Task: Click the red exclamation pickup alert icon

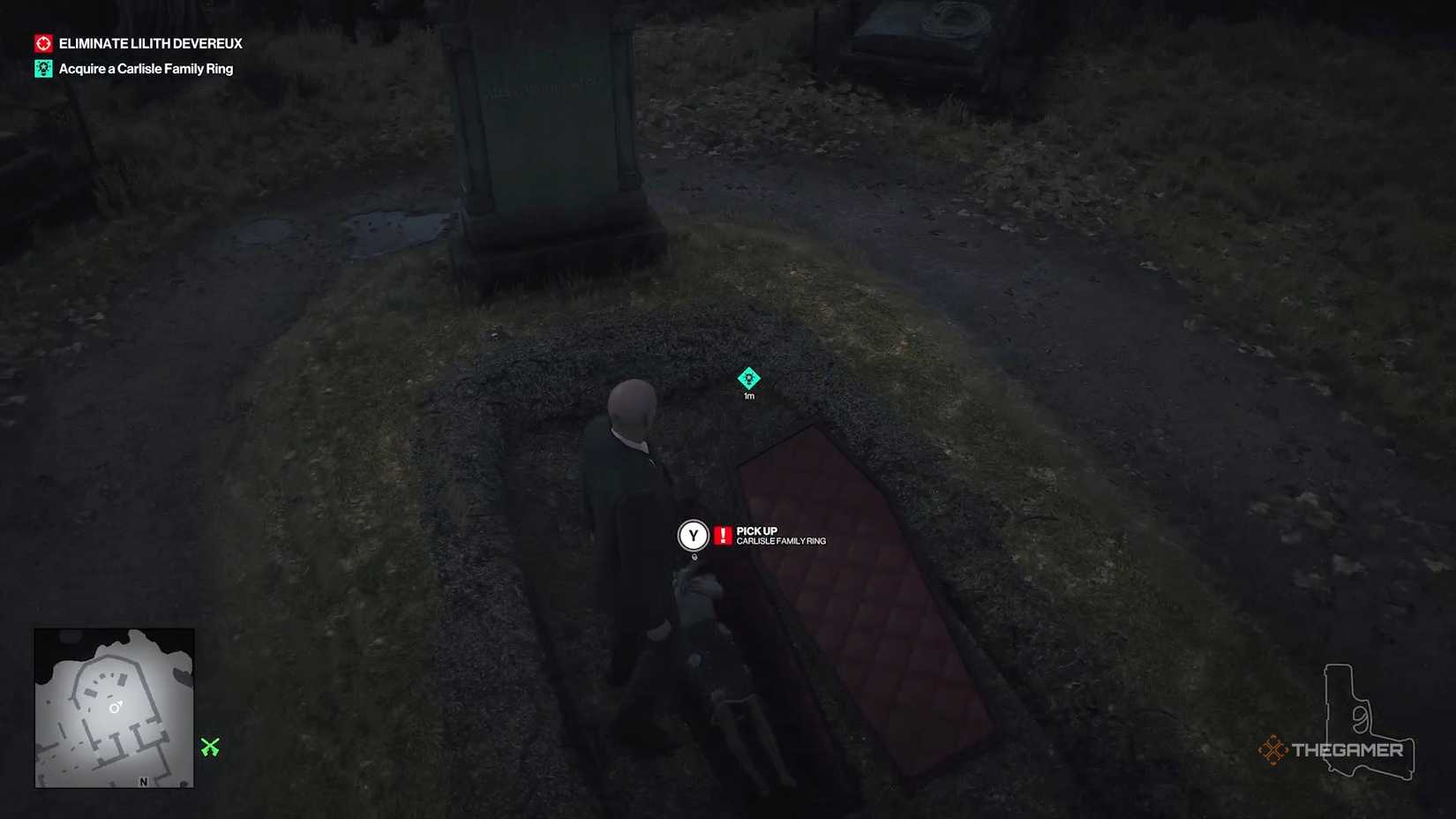Action: pos(721,534)
